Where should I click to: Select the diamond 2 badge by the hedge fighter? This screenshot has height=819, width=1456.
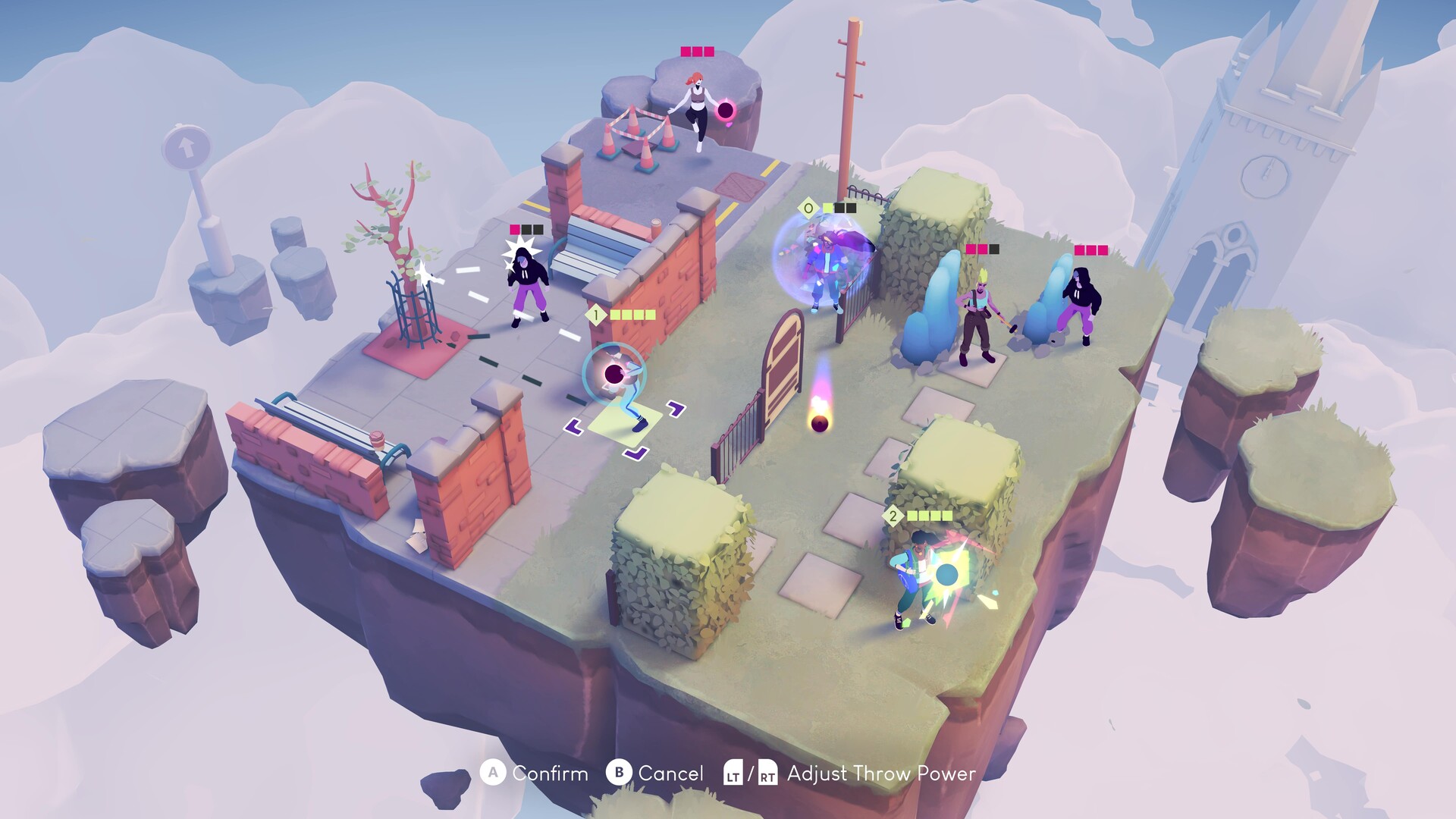[893, 517]
